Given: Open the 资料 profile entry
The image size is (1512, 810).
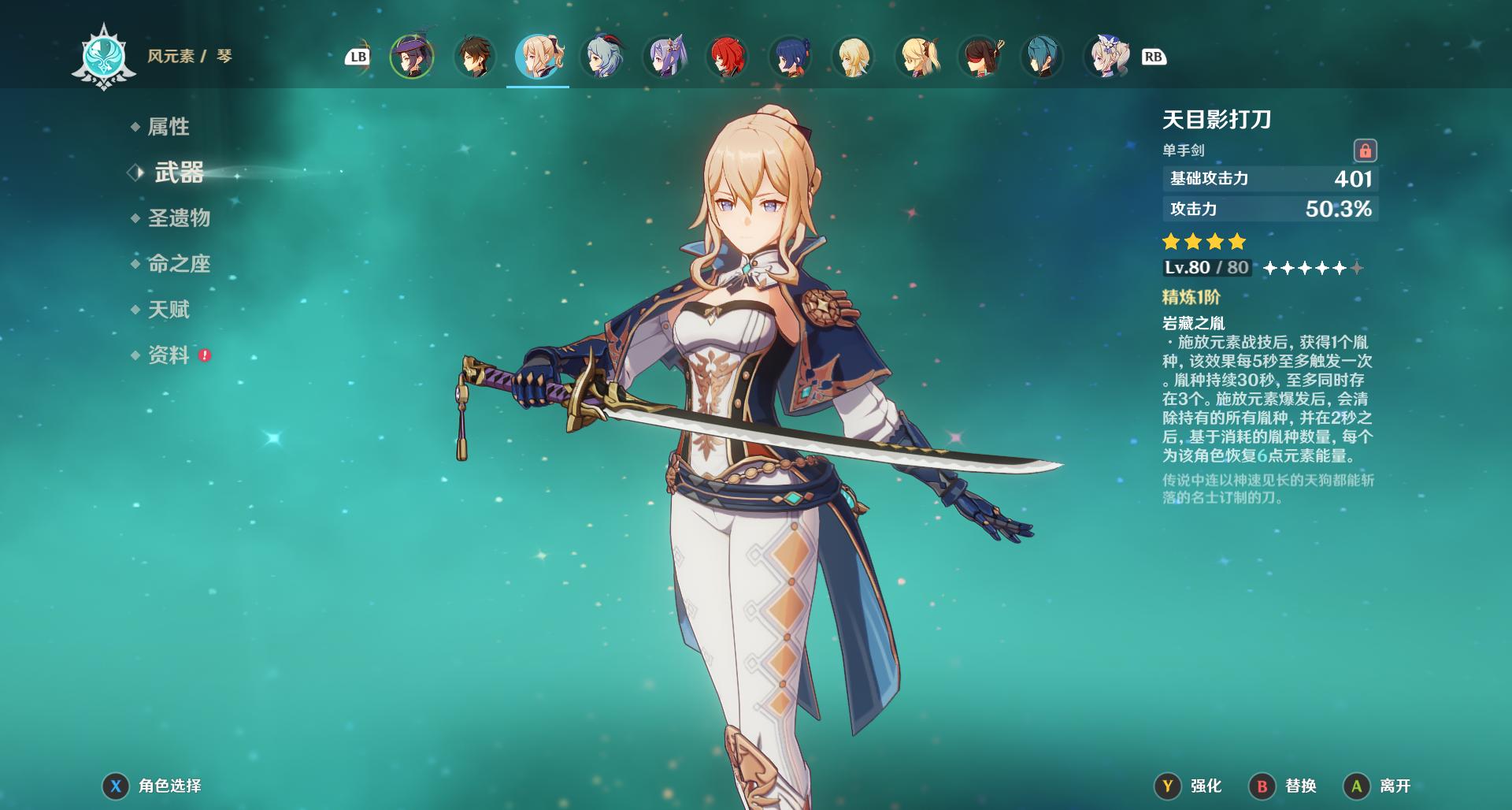Looking at the screenshot, I should tap(169, 355).
